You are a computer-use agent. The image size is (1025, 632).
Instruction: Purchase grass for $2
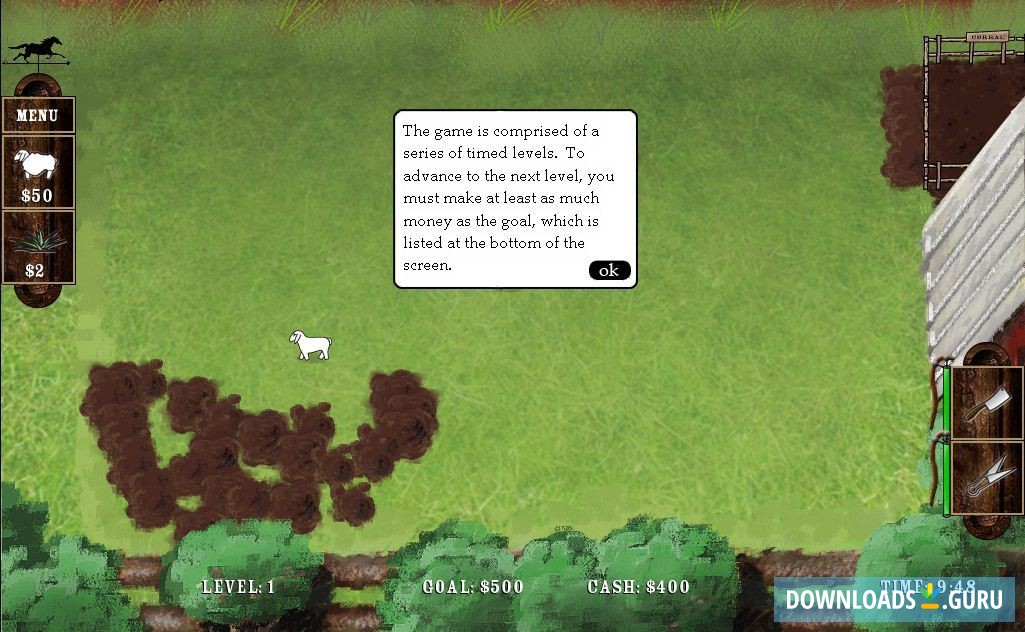coord(37,247)
